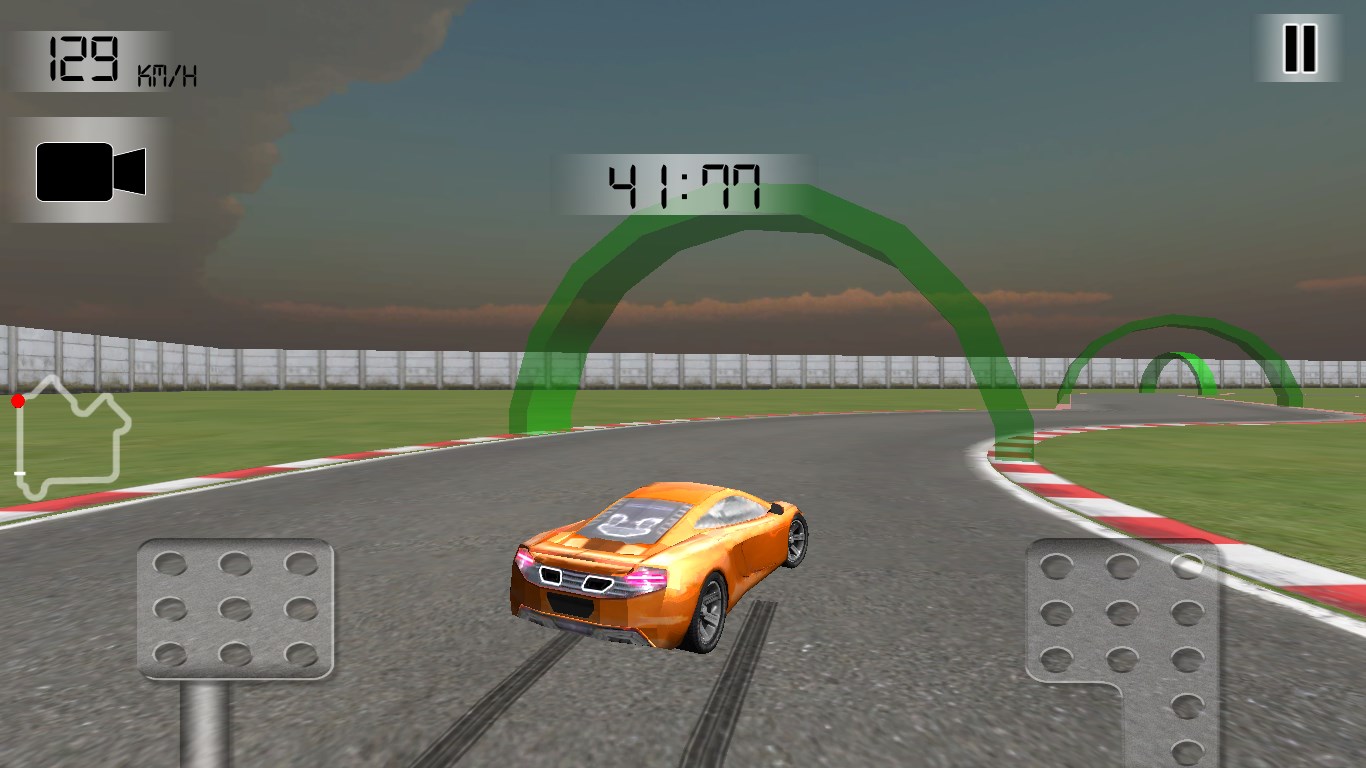Screen dimensions: 1366x768
Task: Pause the race
Action: pos(1299,48)
